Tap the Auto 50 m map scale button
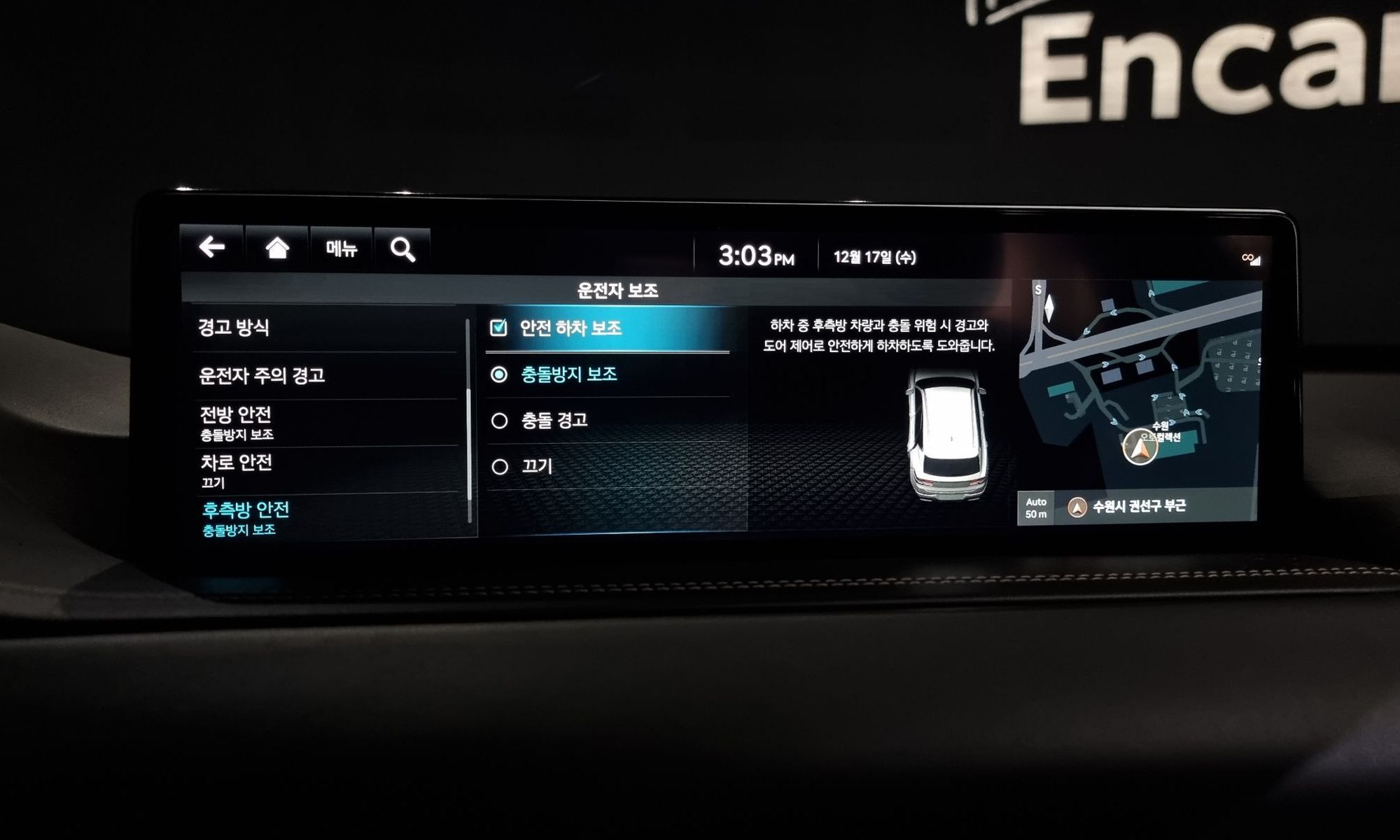Screen dimensions: 1400x840 [x=1036, y=507]
